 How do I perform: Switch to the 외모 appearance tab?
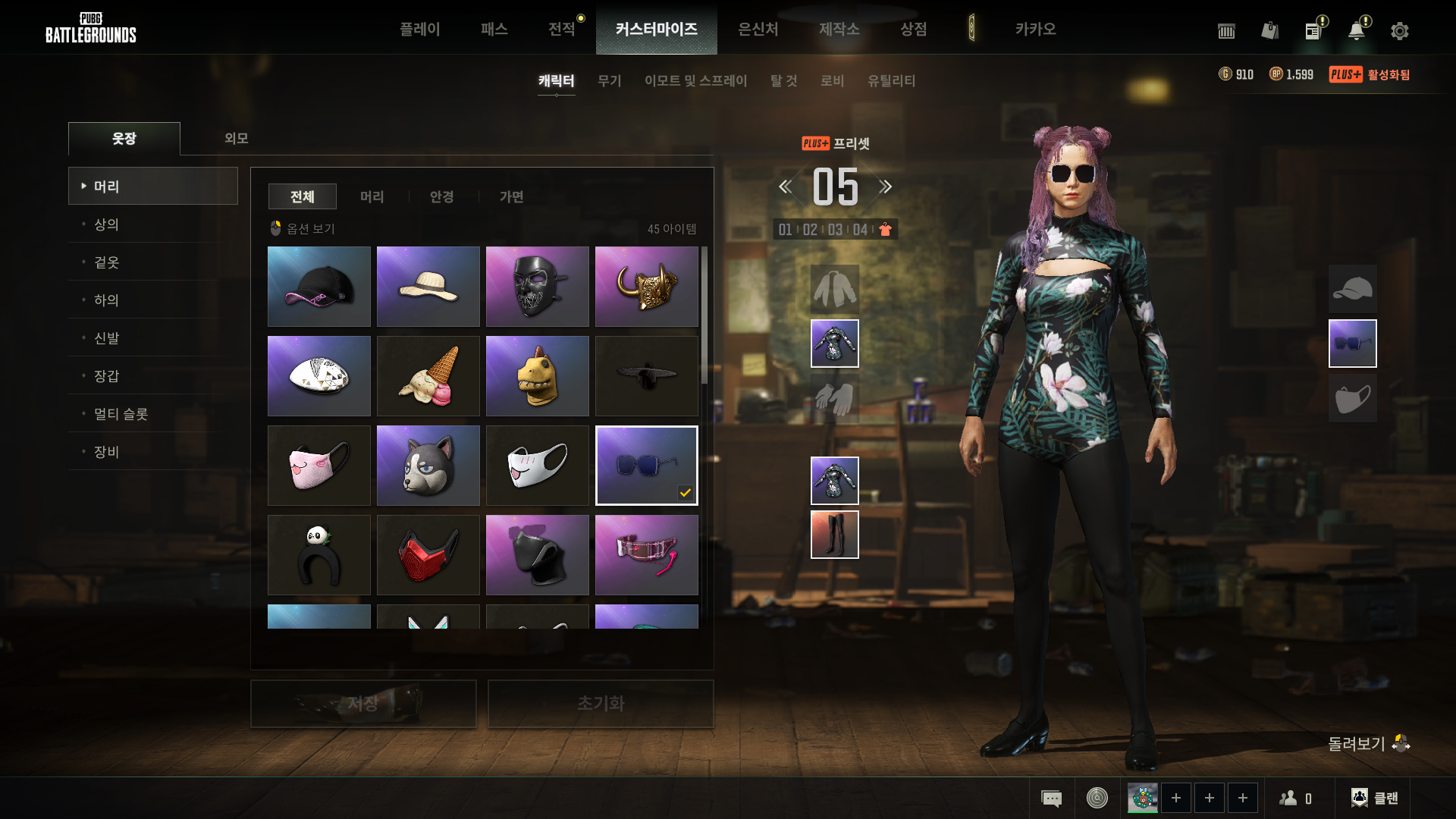click(236, 138)
